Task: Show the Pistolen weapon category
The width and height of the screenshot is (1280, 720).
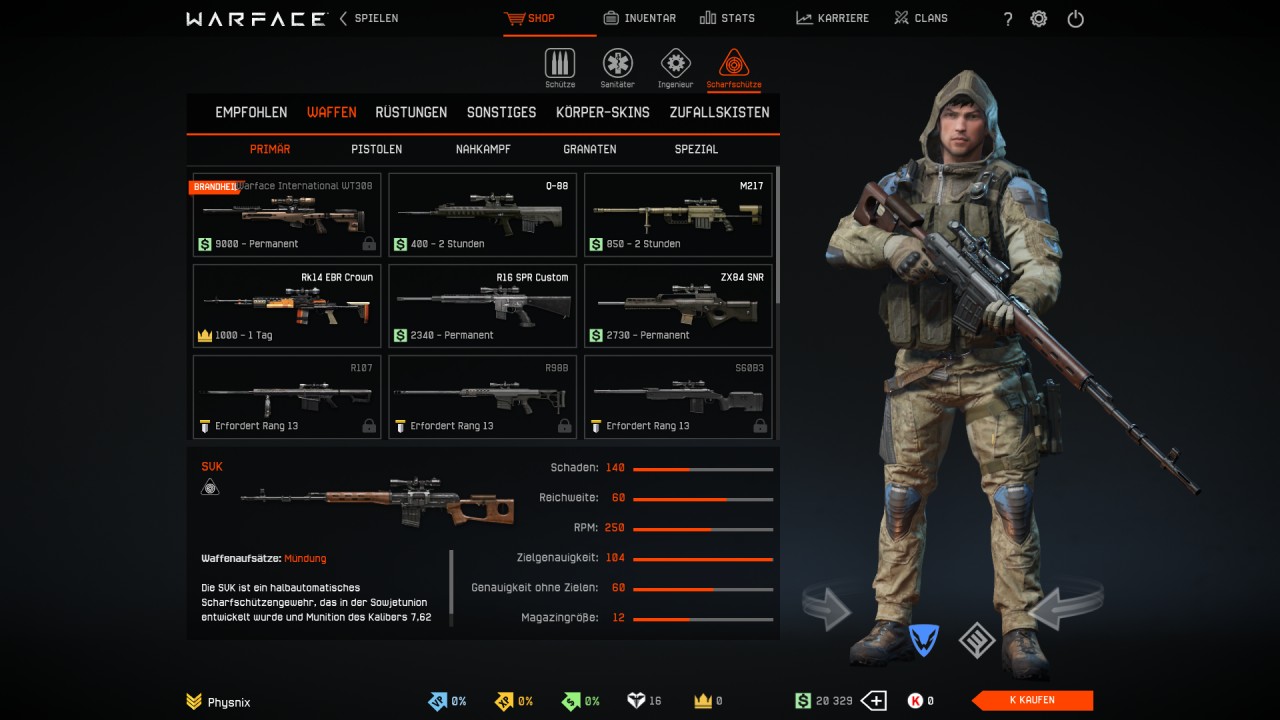Action: [376, 149]
